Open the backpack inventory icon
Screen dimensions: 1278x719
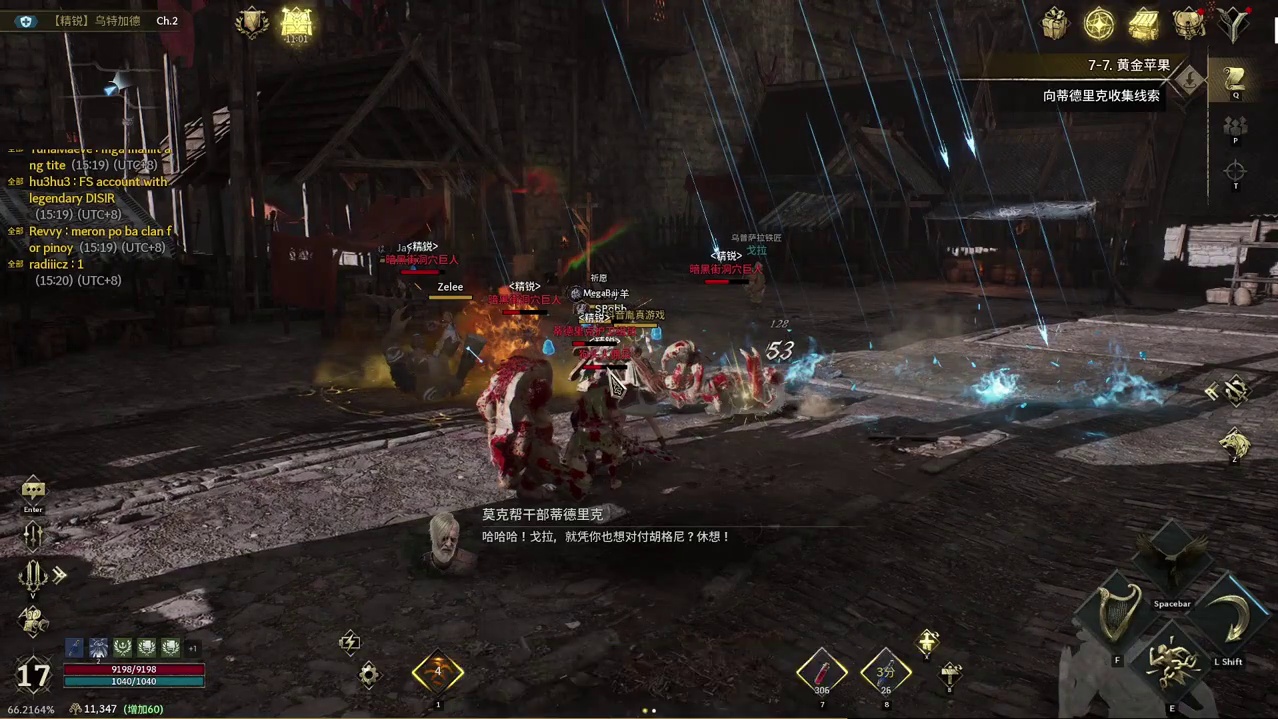(x=1189, y=23)
